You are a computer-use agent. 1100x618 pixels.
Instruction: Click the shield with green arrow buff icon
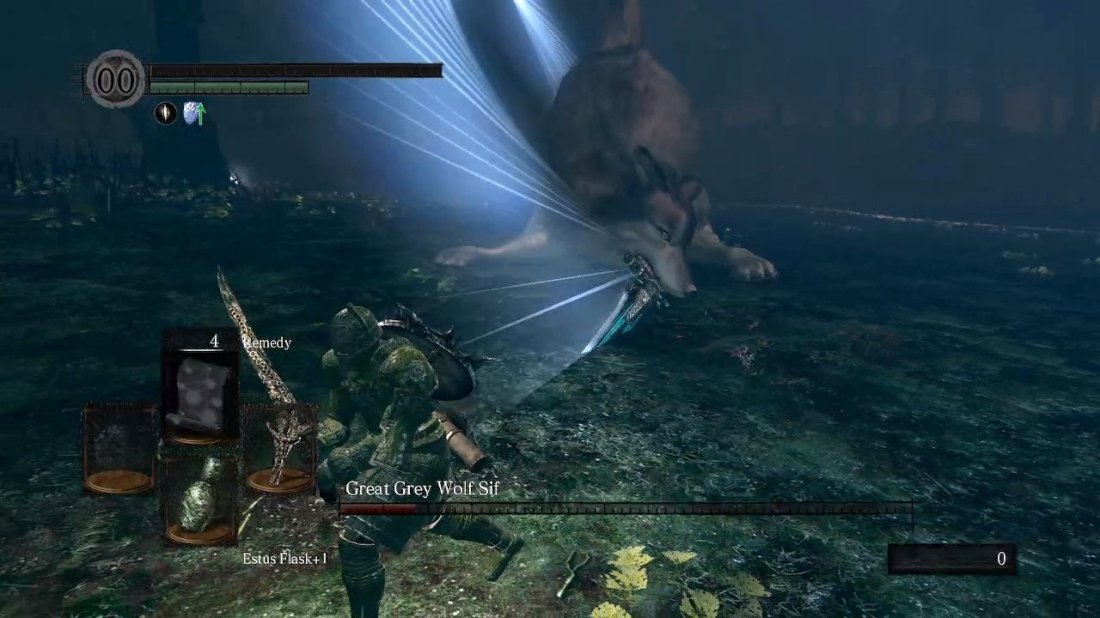pos(194,113)
